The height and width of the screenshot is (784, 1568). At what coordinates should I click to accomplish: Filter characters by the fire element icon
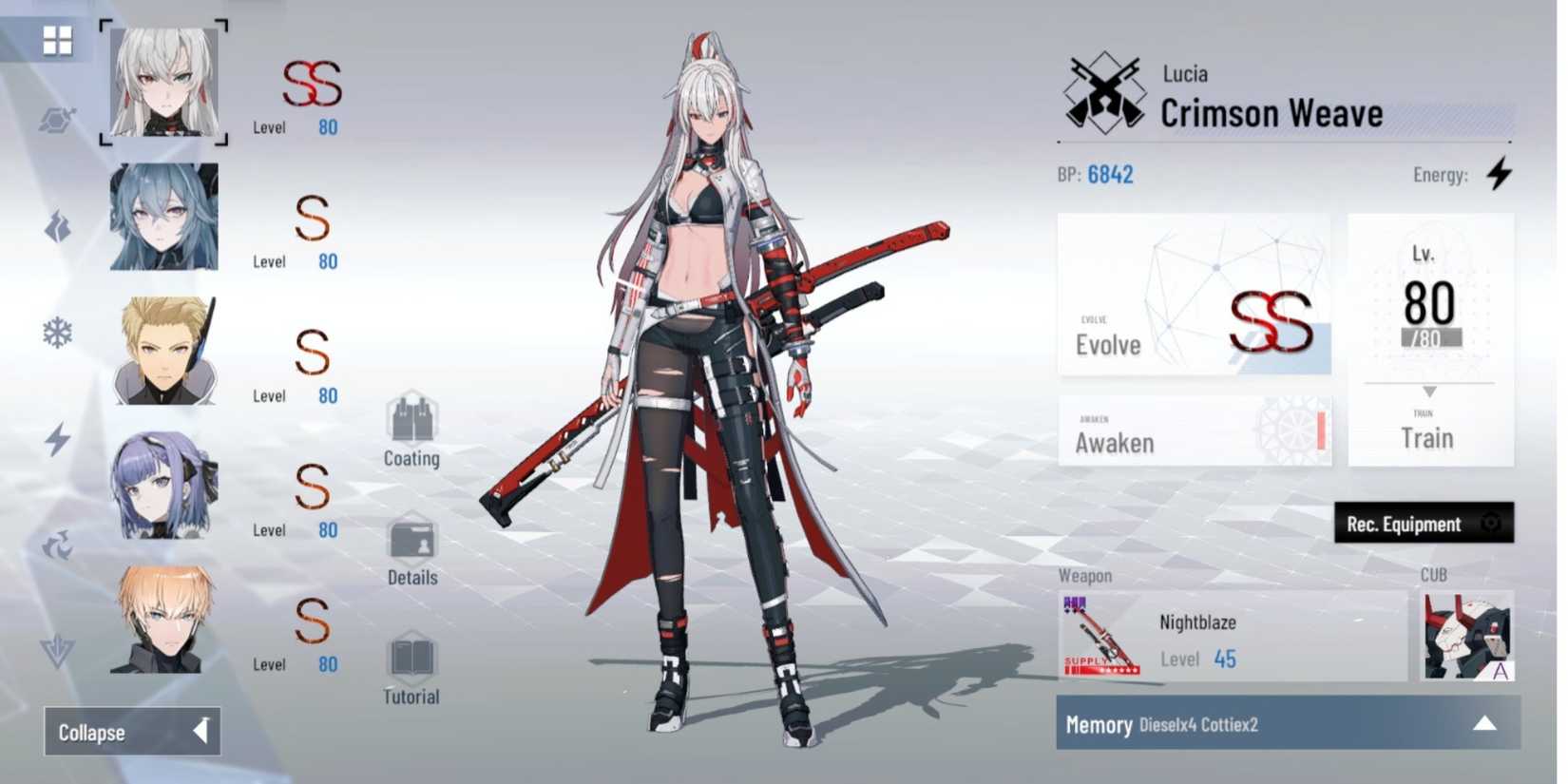57,225
